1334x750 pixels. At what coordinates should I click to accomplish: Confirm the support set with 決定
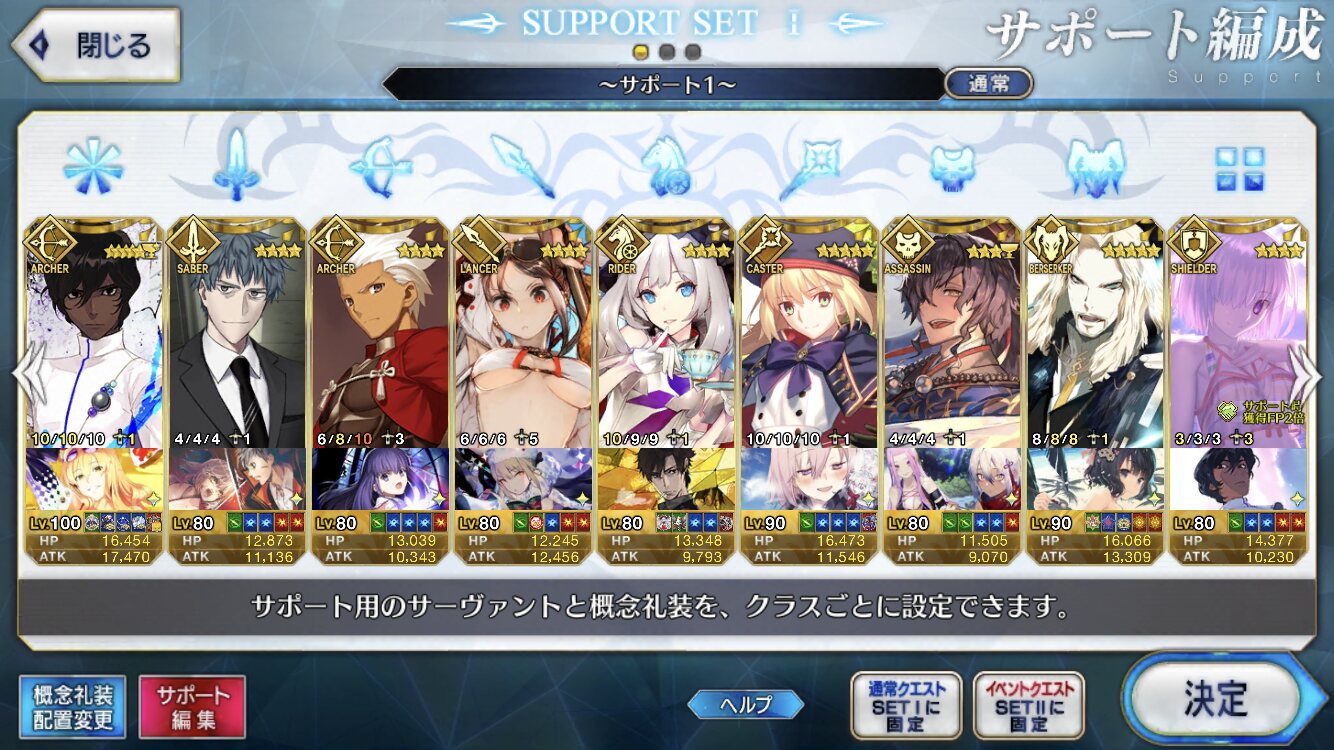tap(1216, 697)
